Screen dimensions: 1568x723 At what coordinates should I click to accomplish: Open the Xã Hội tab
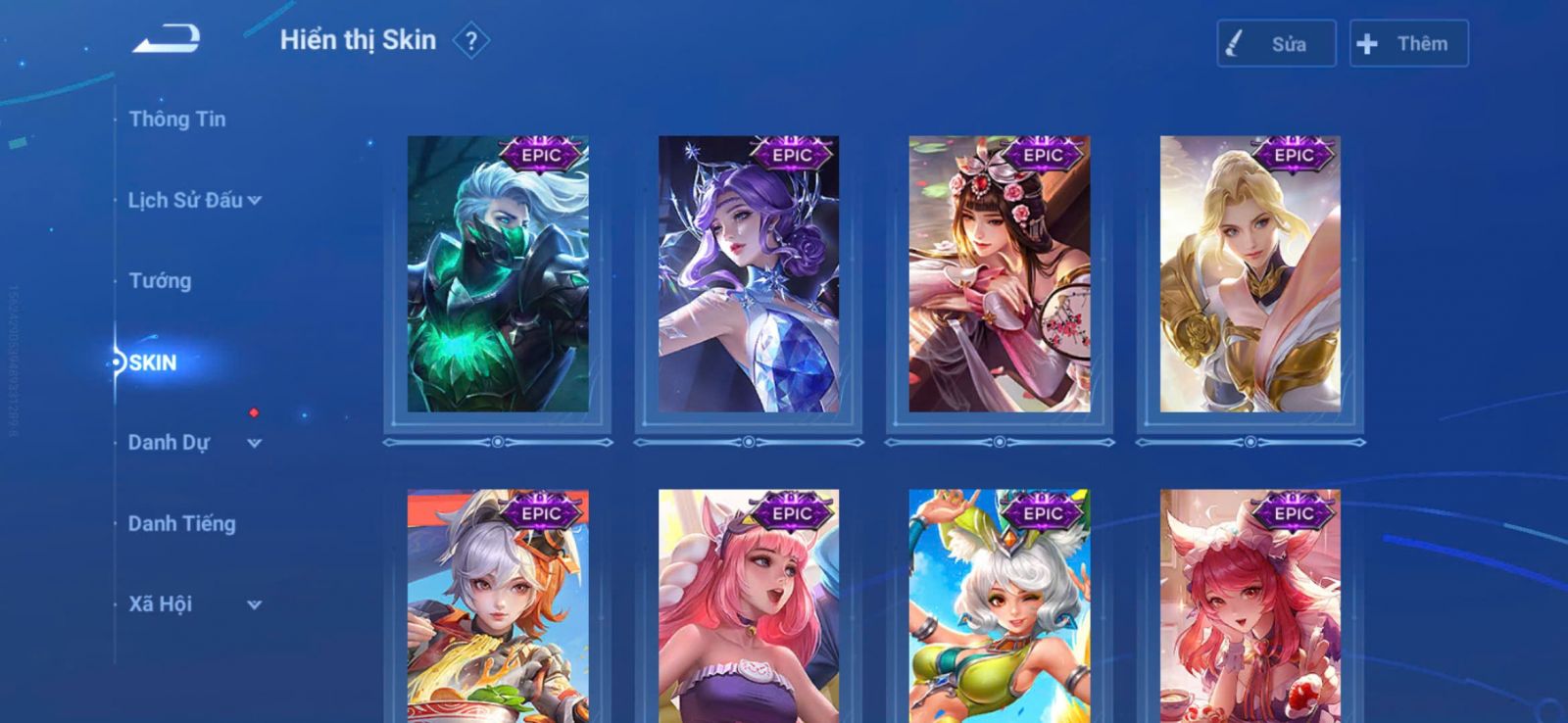[x=160, y=604]
